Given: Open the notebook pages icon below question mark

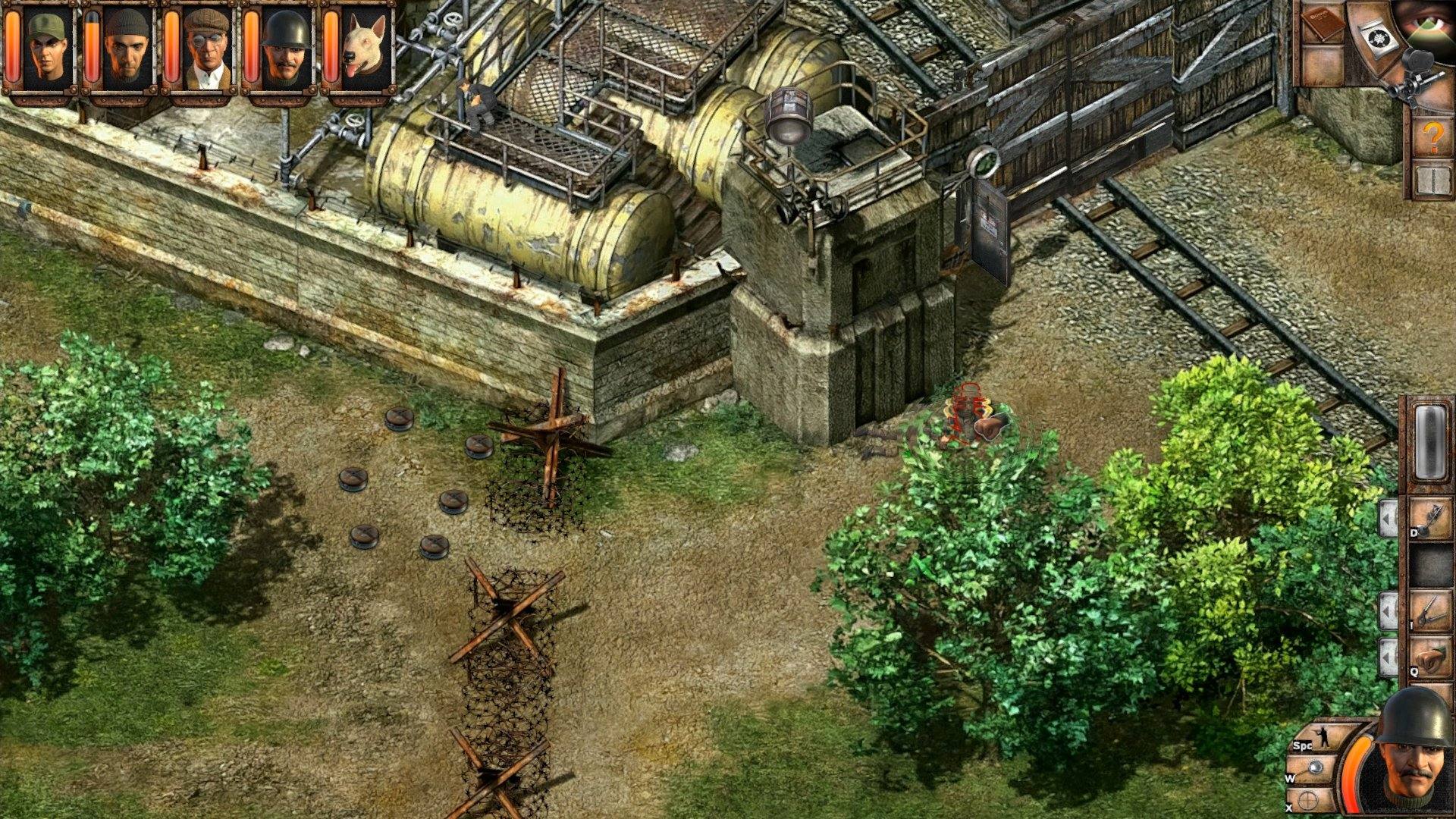Looking at the screenshot, I should (x=1432, y=180).
